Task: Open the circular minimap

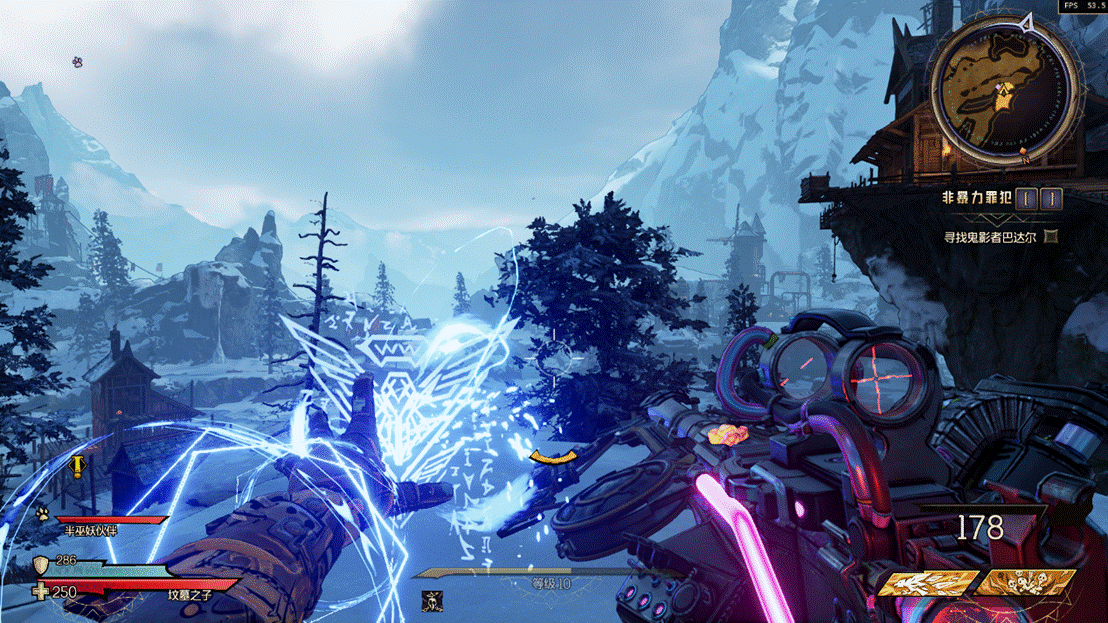Action: click(1003, 92)
